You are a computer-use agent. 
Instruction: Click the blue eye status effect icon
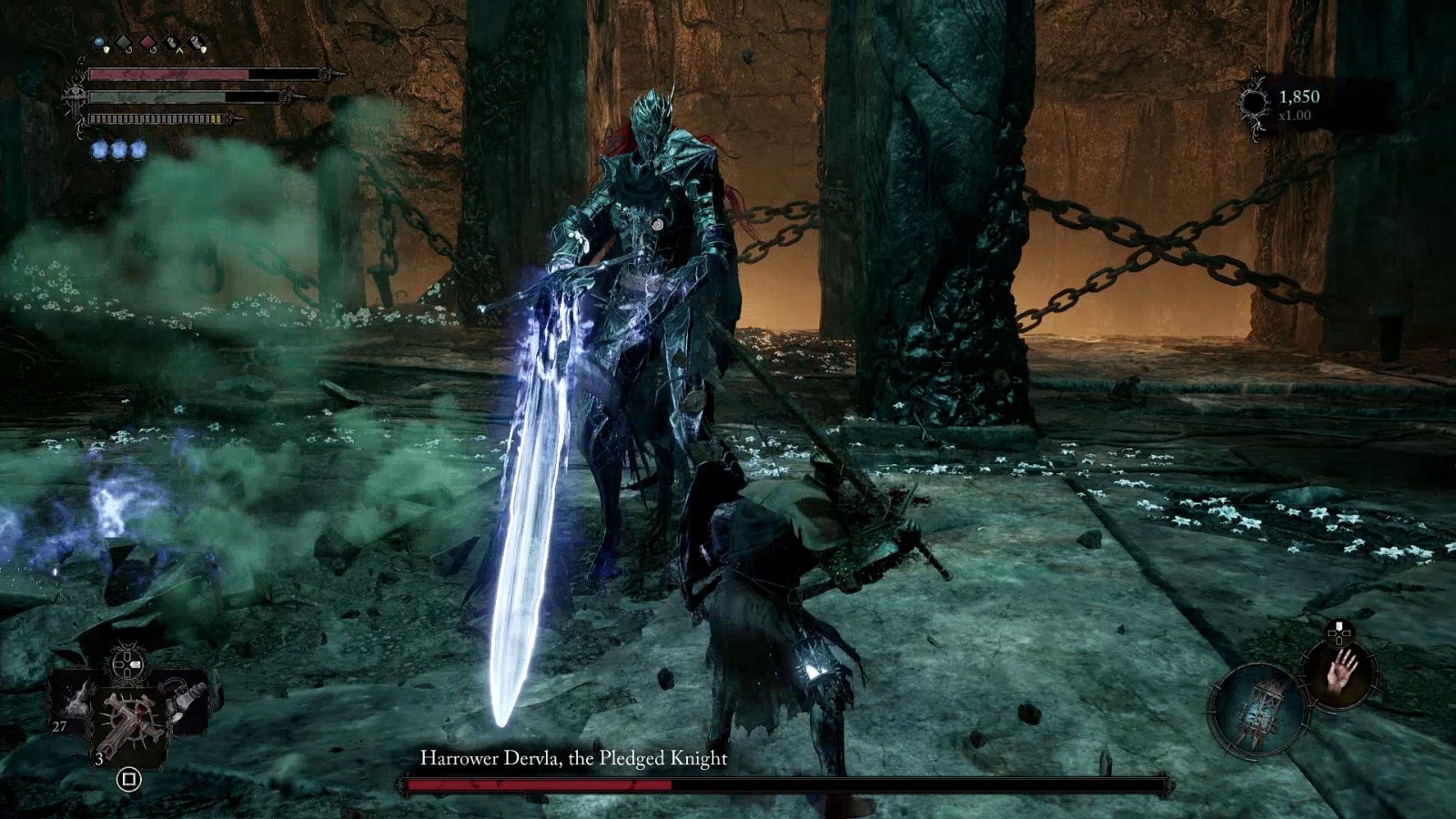[x=98, y=43]
